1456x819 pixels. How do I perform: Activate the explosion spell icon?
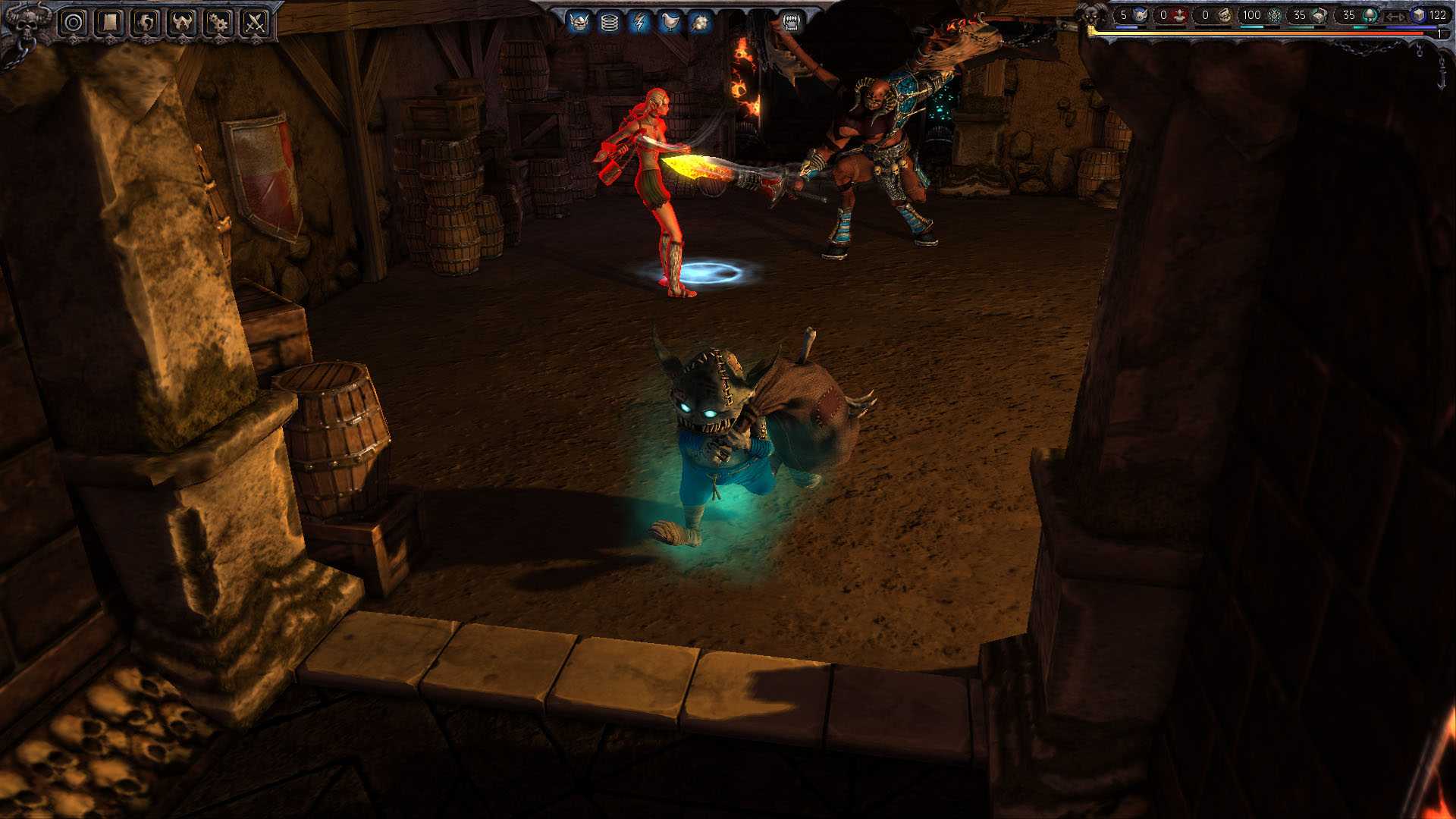(x=698, y=21)
